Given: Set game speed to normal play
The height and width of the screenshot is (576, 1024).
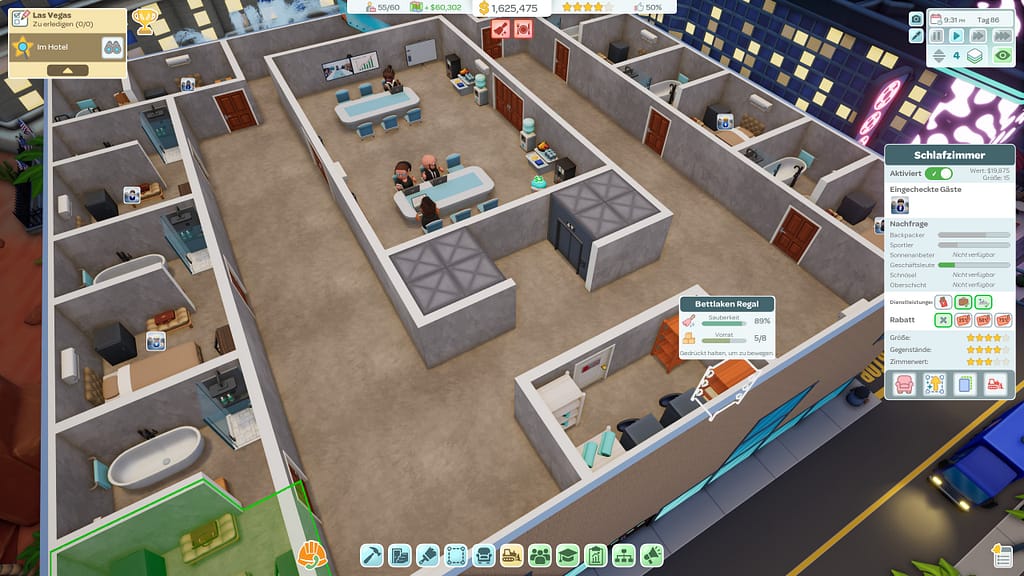Looking at the screenshot, I should click(957, 36).
